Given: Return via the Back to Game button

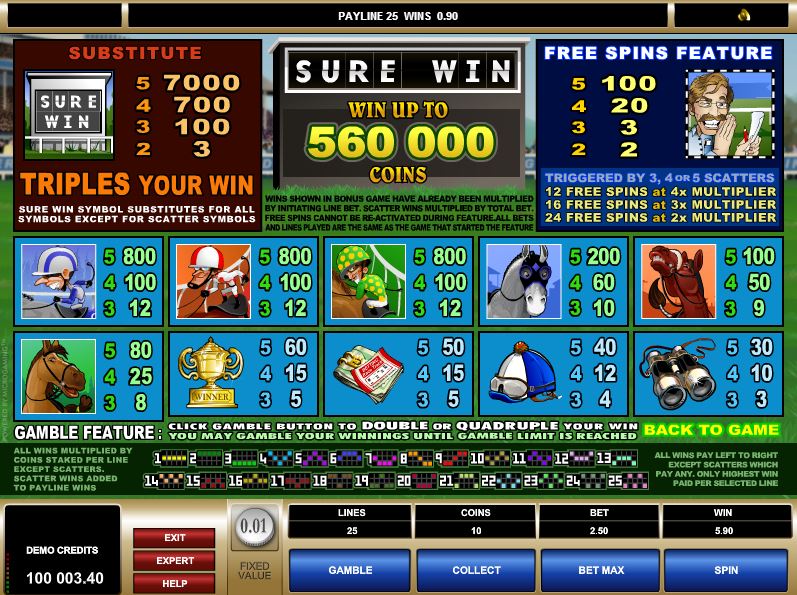Looking at the screenshot, I should (x=710, y=430).
